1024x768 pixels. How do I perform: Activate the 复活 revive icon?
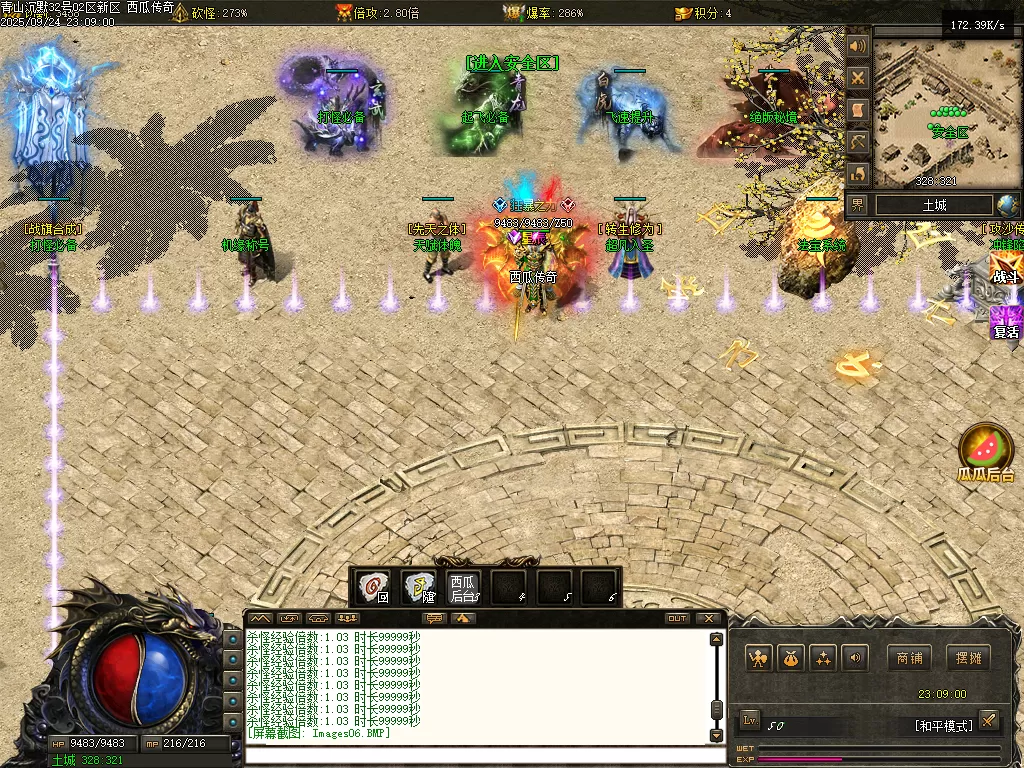(x=1005, y=324)
